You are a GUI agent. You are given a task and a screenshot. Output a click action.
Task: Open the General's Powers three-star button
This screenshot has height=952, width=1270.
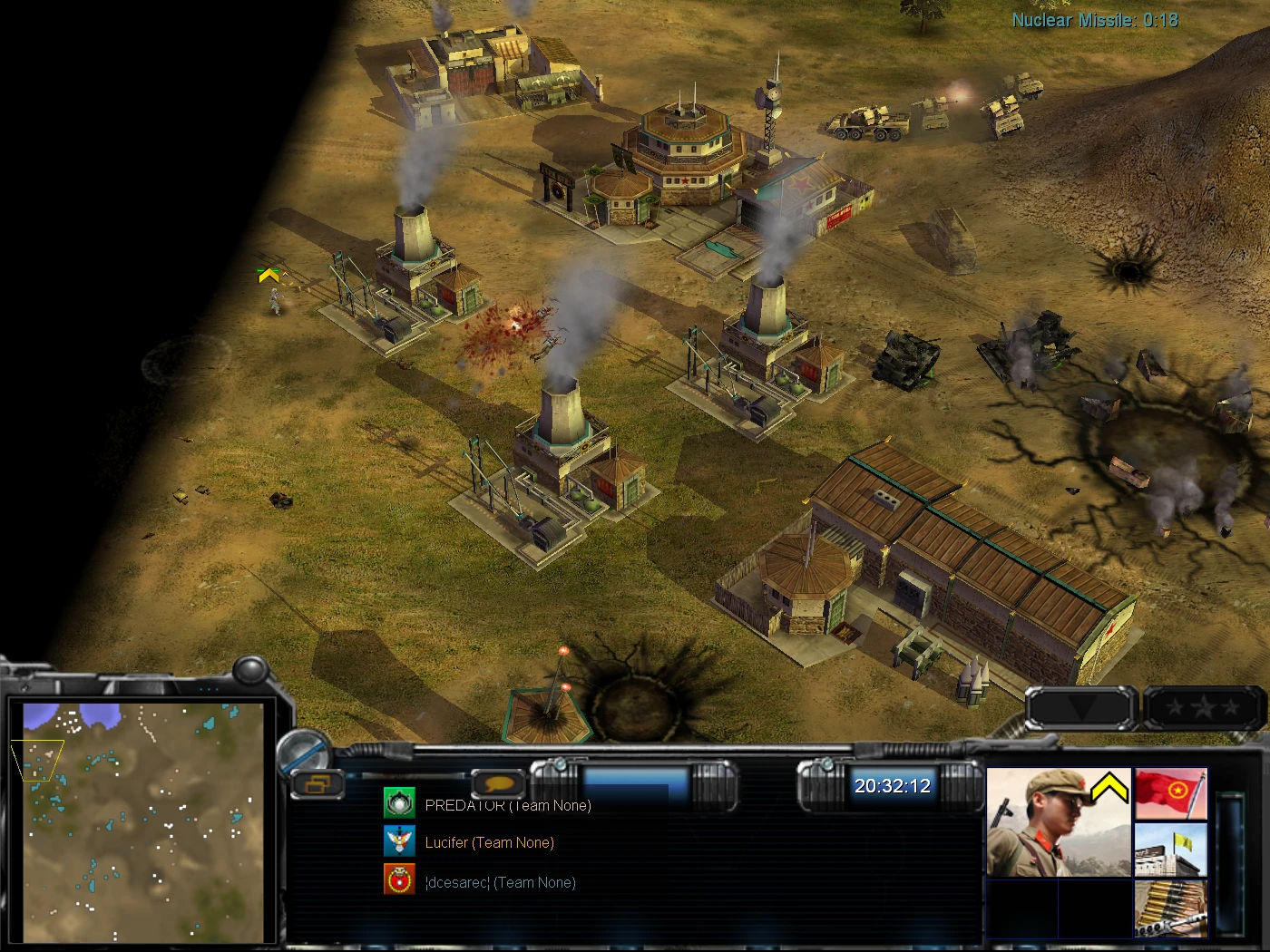point(1203,707)
